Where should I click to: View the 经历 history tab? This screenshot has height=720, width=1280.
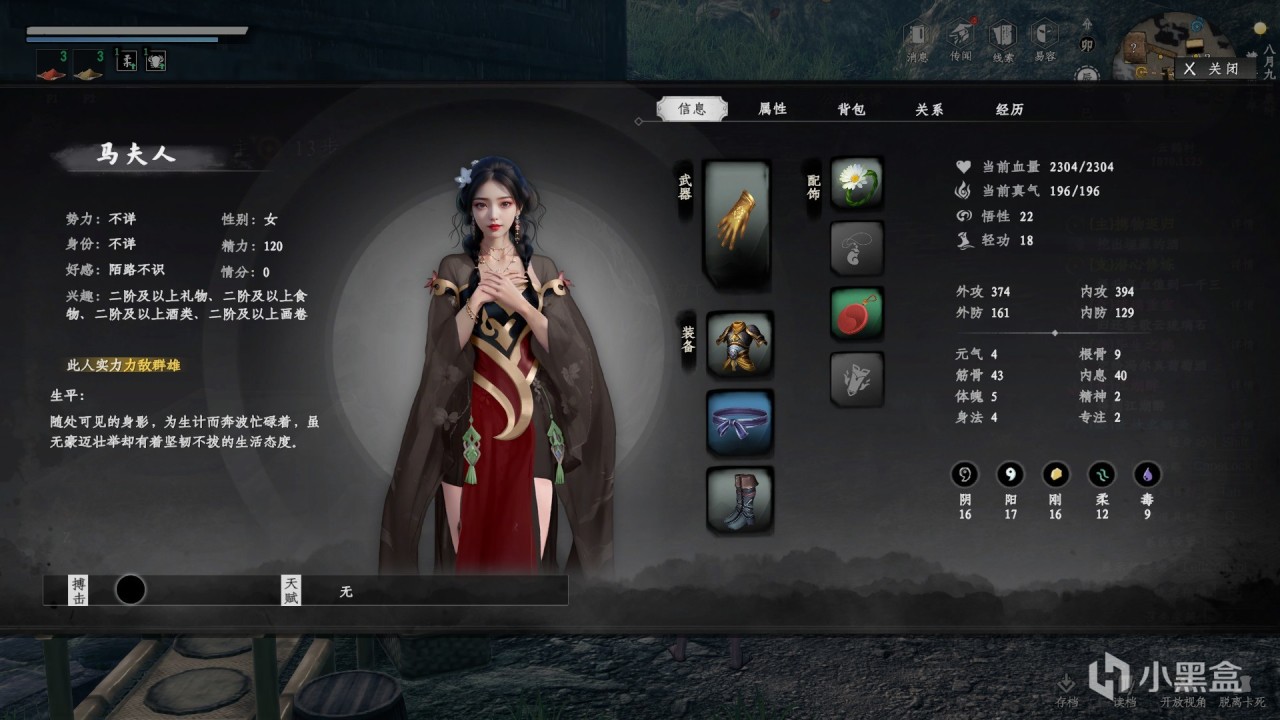coord(1009,109)
